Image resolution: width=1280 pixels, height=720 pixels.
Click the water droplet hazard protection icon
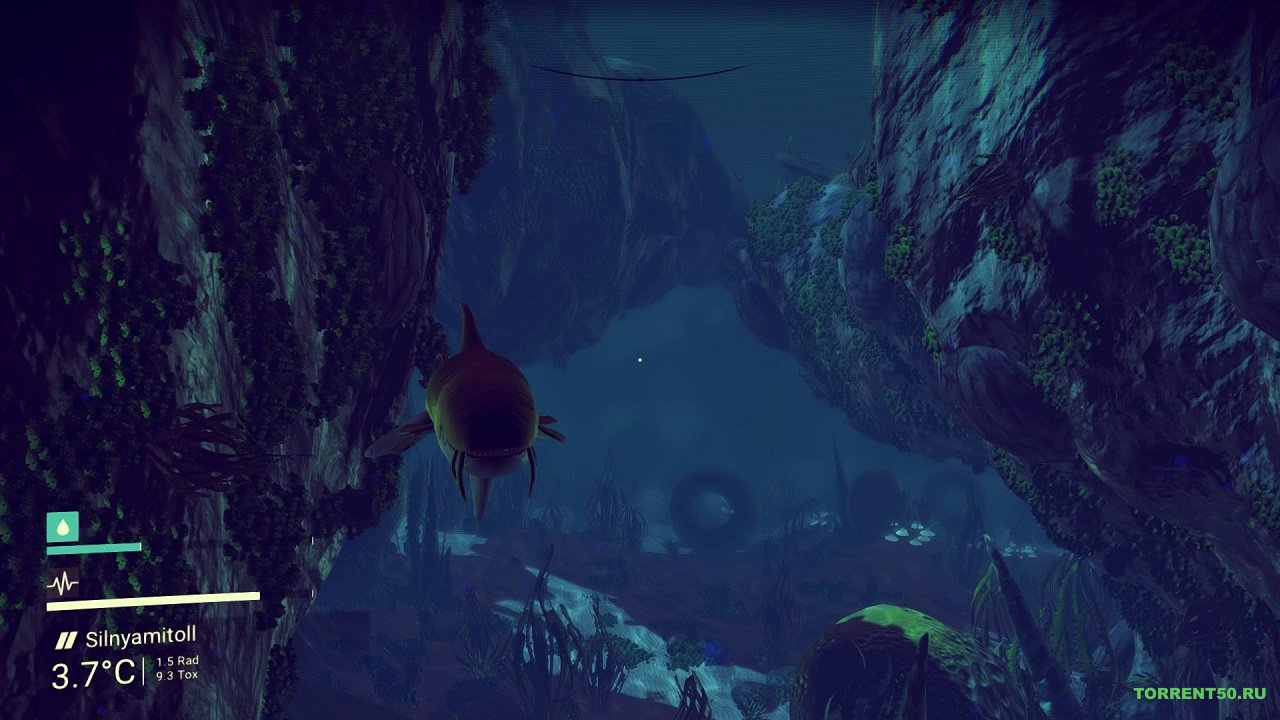tap(62, 526)
